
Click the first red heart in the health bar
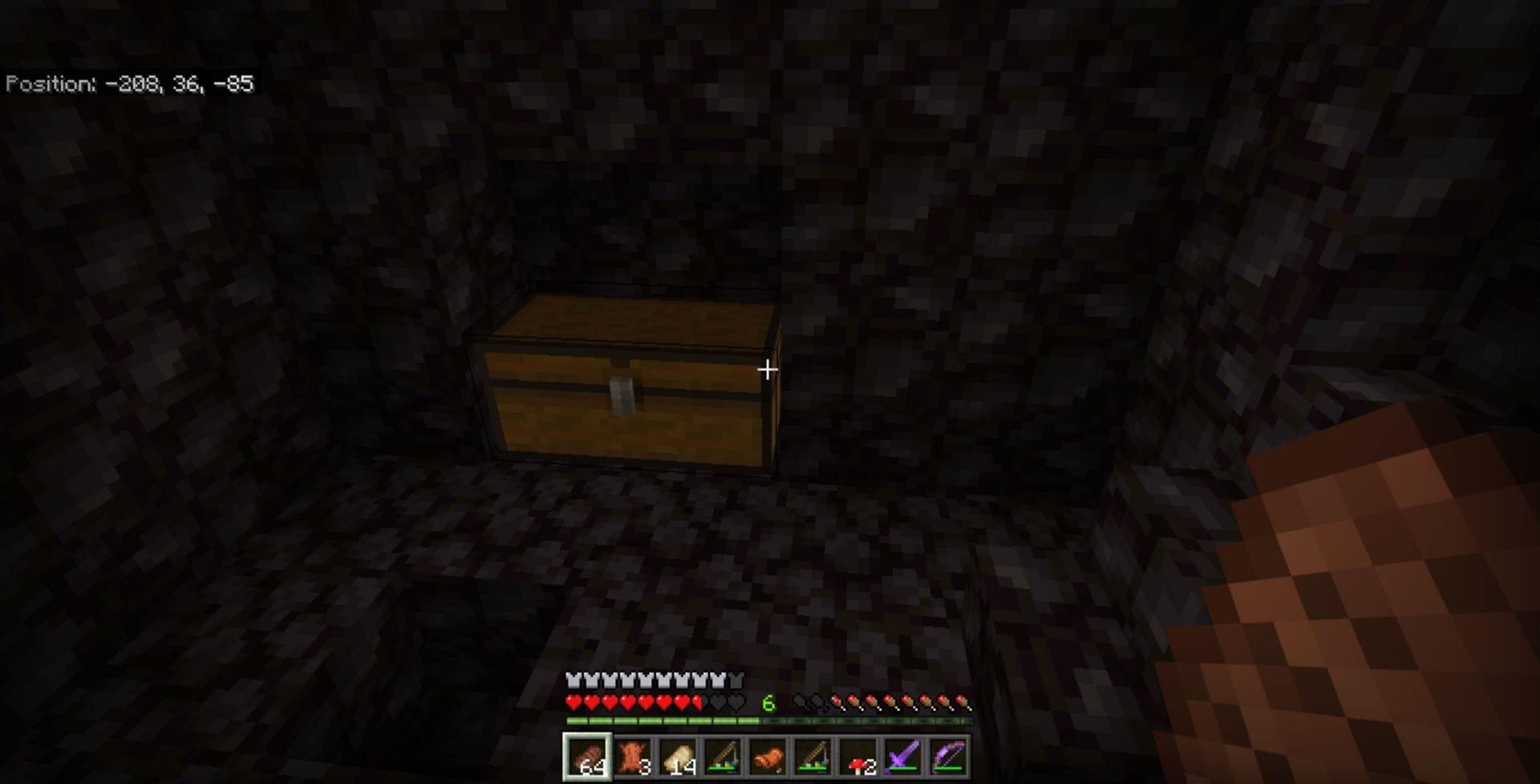point(573,701)
